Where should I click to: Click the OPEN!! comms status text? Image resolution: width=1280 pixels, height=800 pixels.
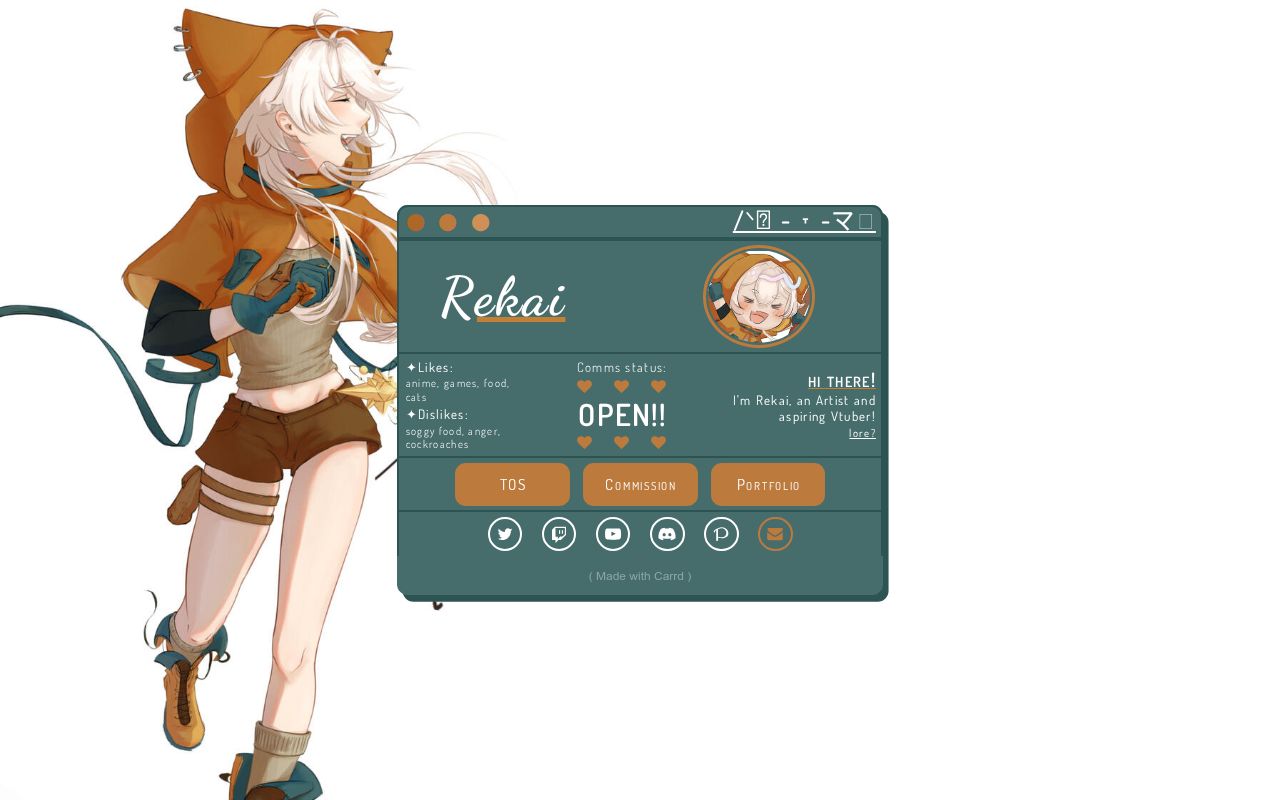coord(621,414)
